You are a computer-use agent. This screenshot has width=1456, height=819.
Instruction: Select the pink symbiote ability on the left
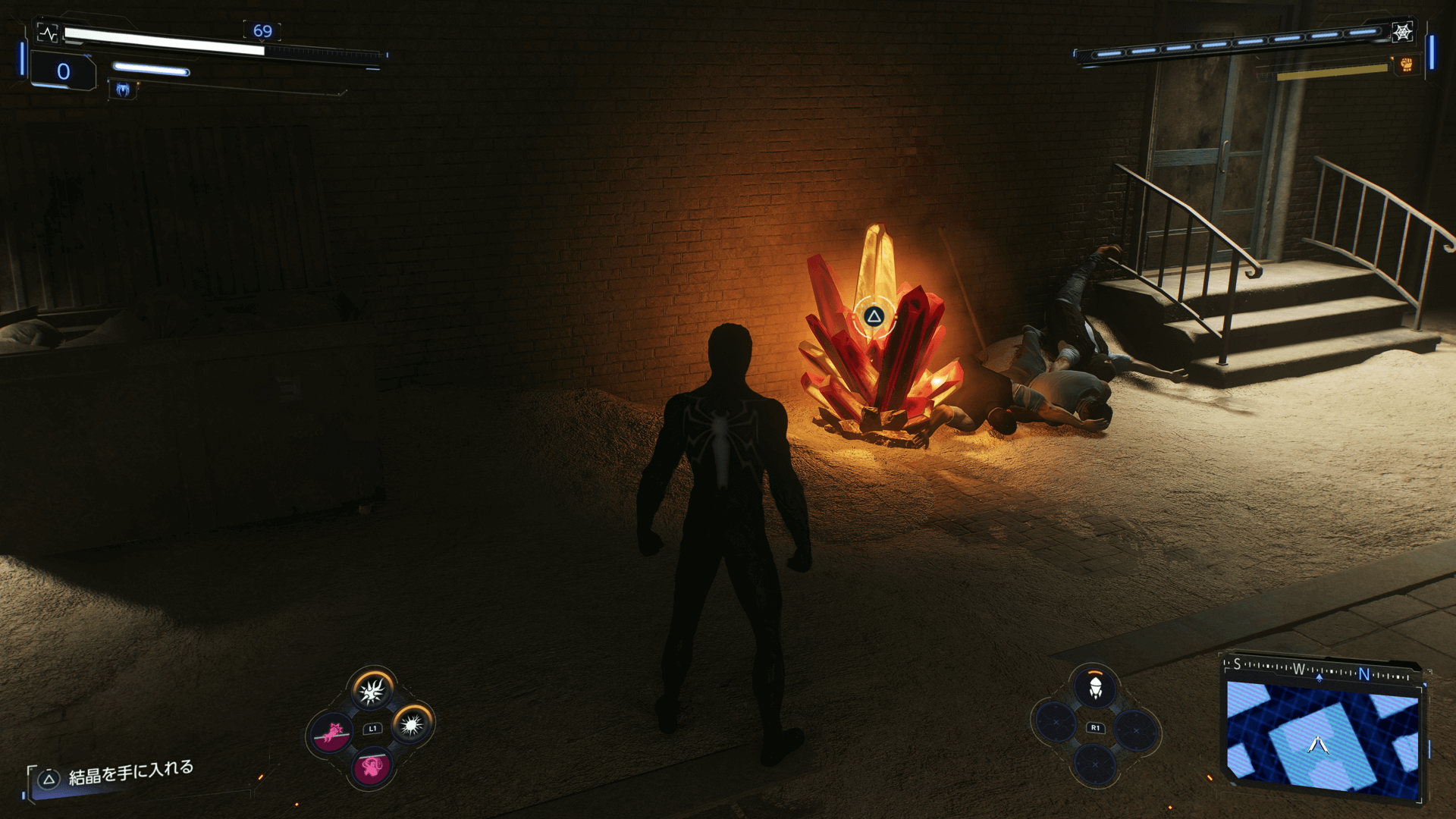pyautogui.click(x=332, y=733)
